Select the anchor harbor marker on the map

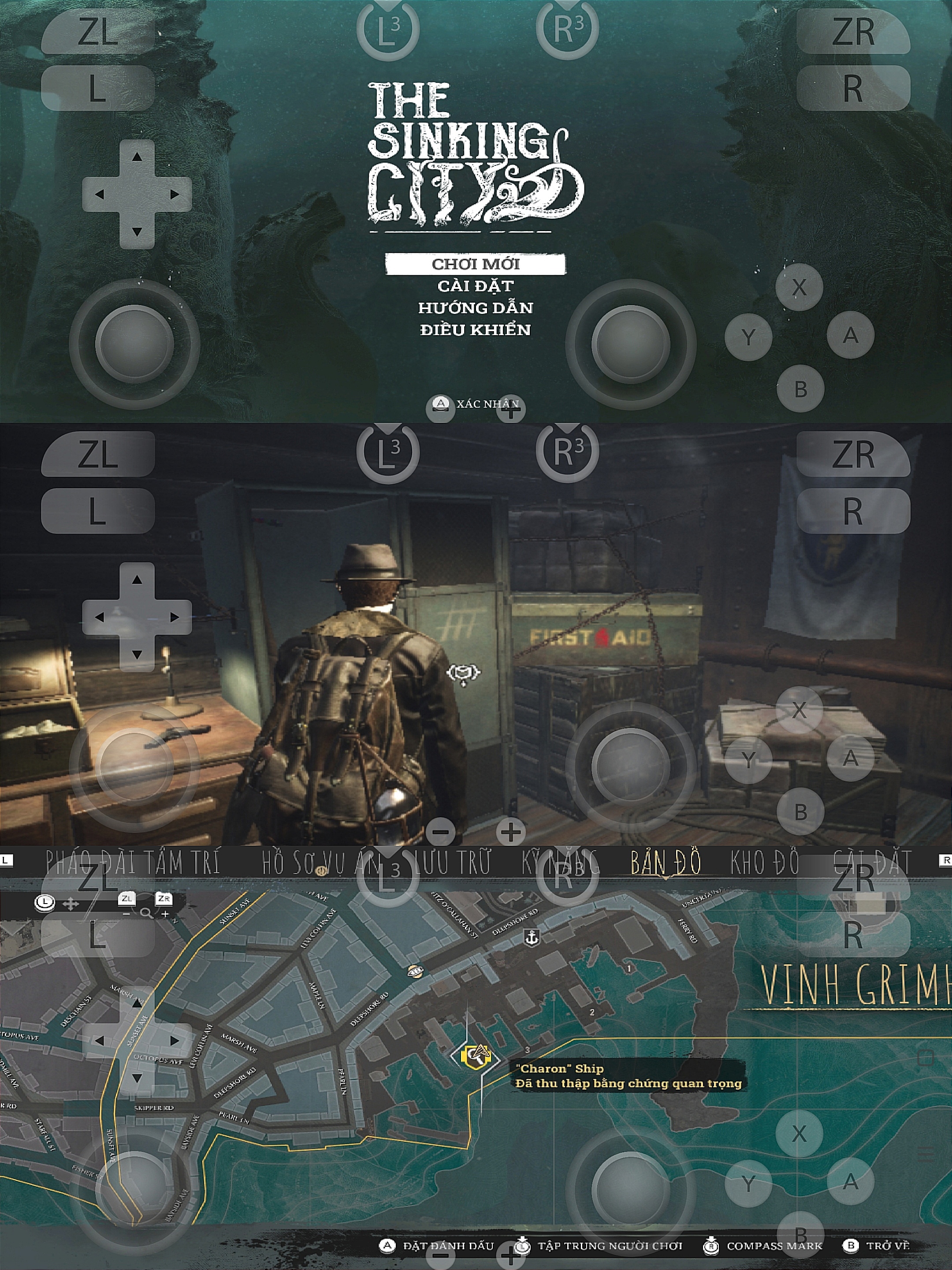[532, 938]
